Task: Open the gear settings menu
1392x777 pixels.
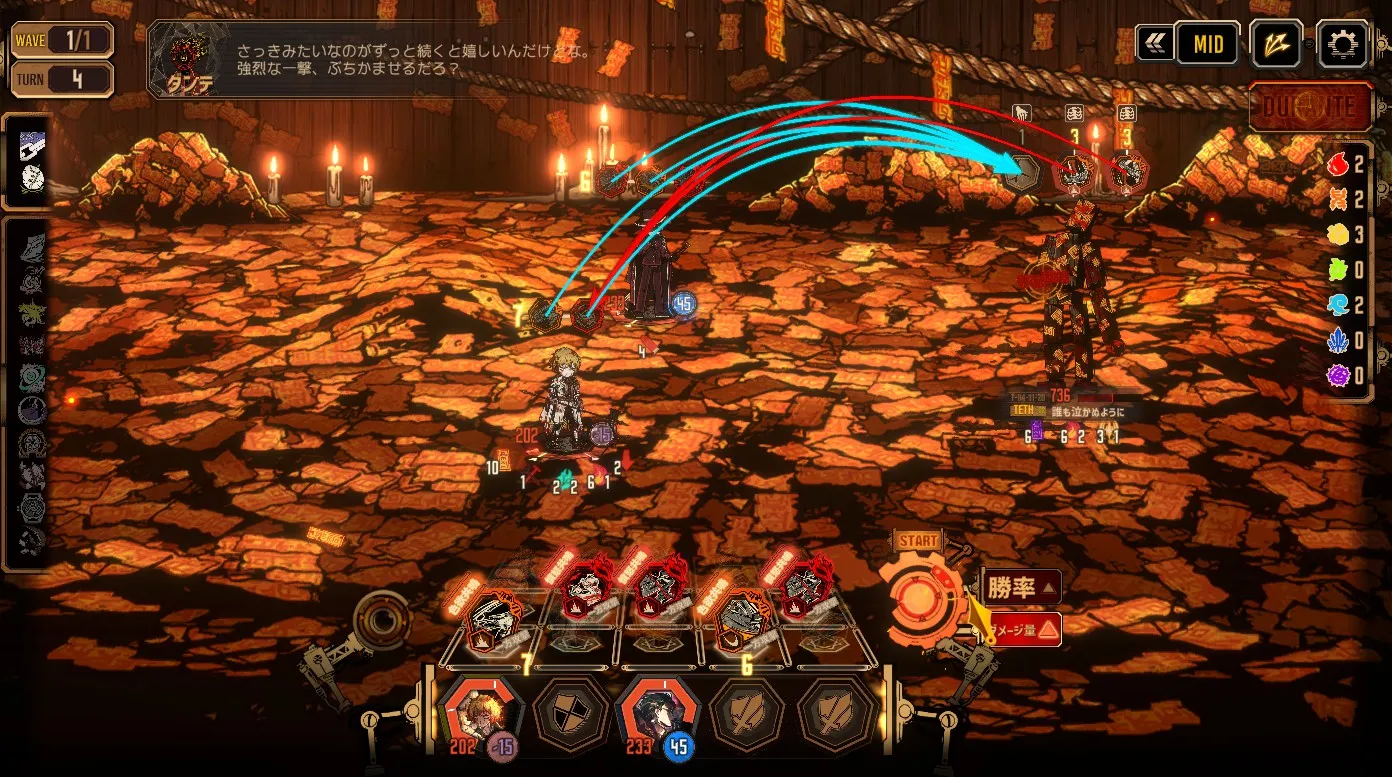Action: tap(1341, 44)
